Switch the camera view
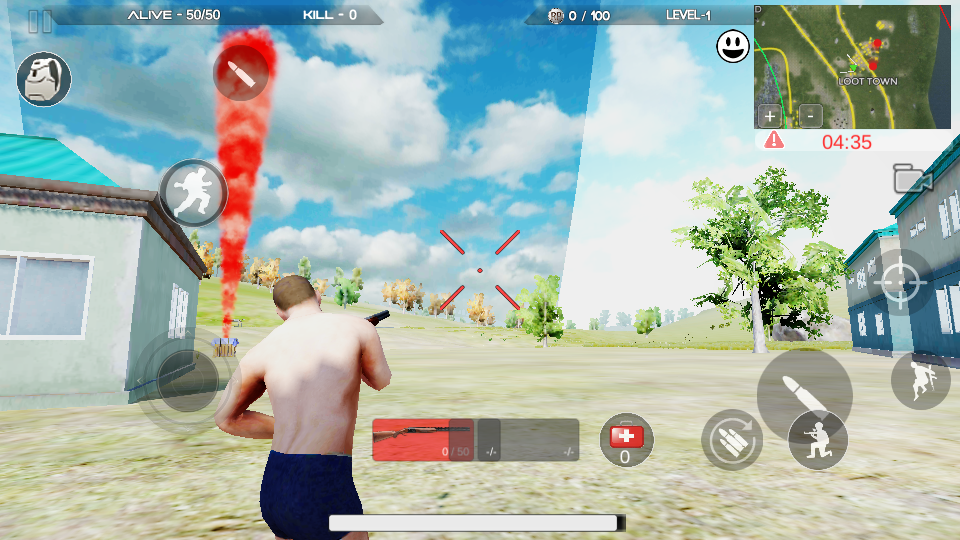The image size is (960, 540). point(912,179)
